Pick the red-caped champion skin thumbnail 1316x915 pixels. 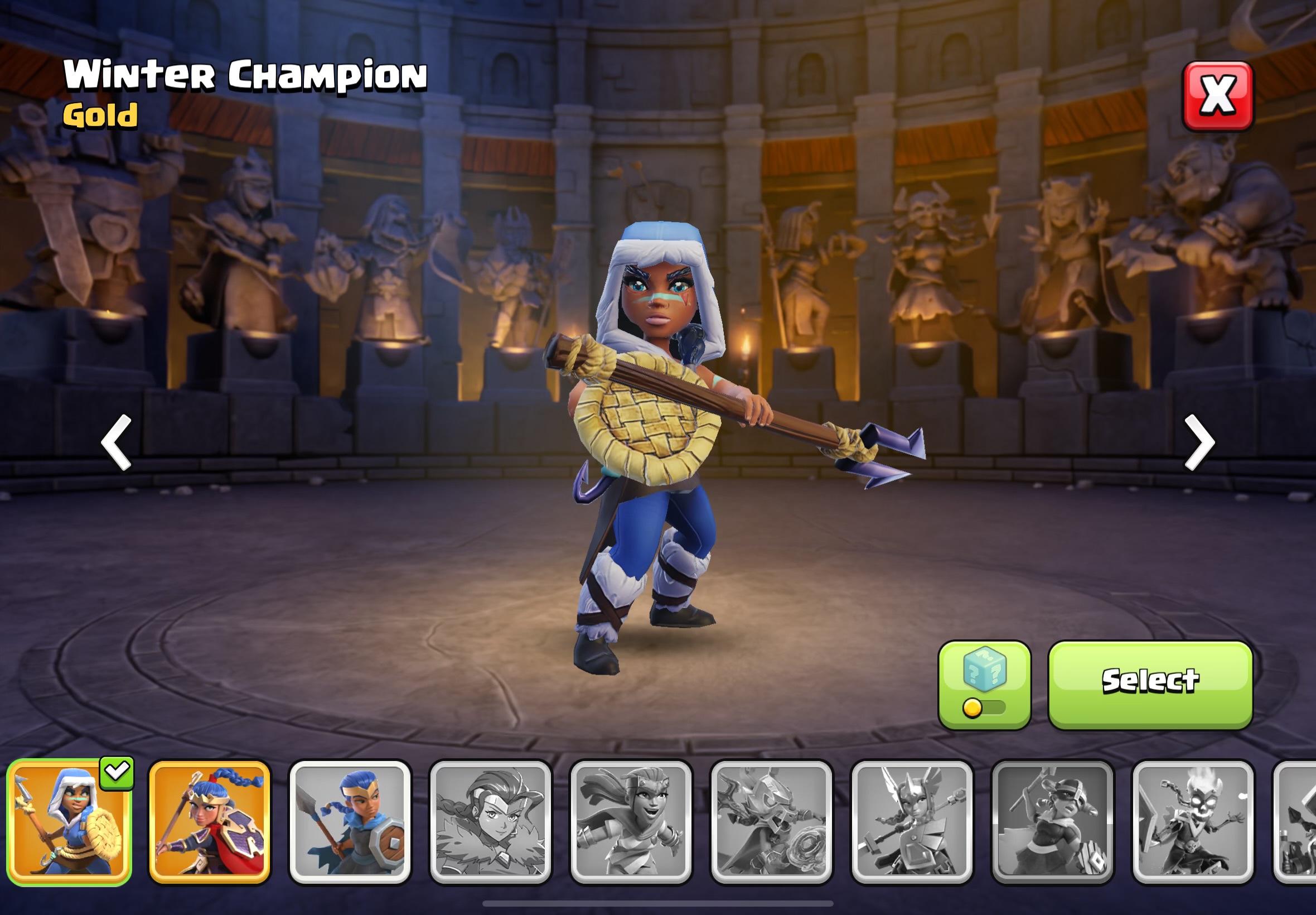coord(209,822)
